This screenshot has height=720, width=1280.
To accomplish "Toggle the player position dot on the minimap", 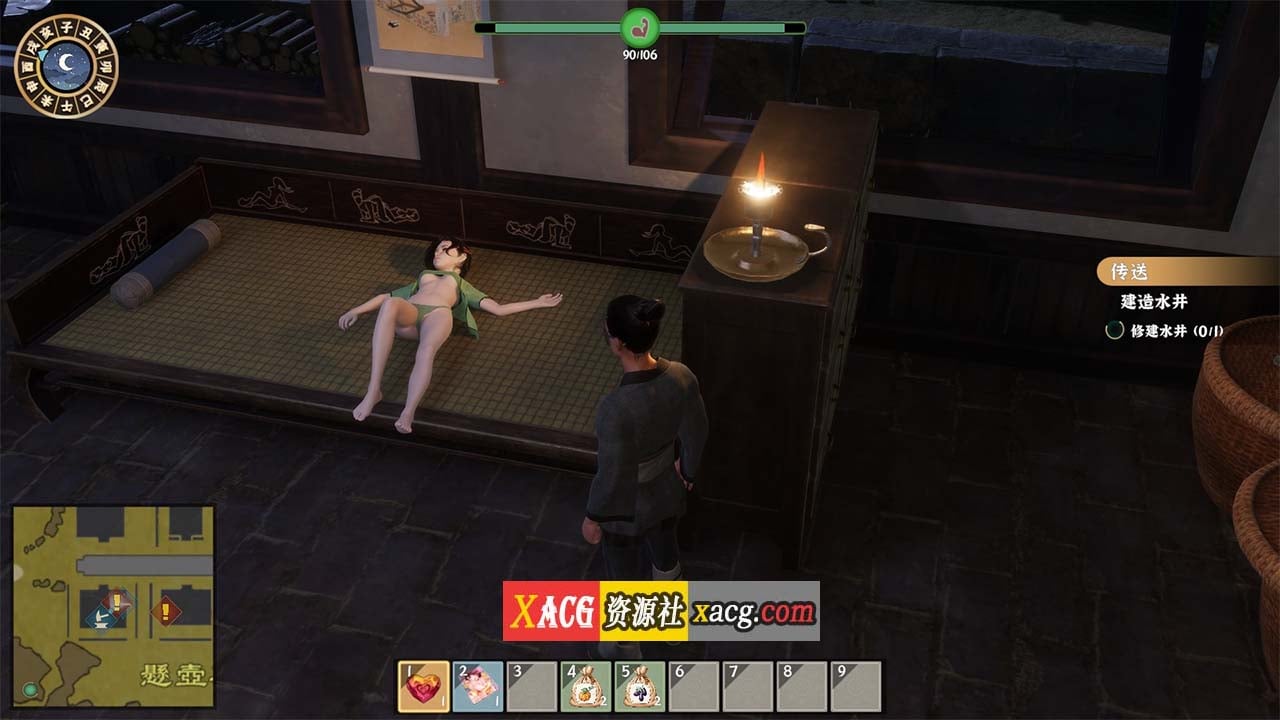I will click(28, 687).
